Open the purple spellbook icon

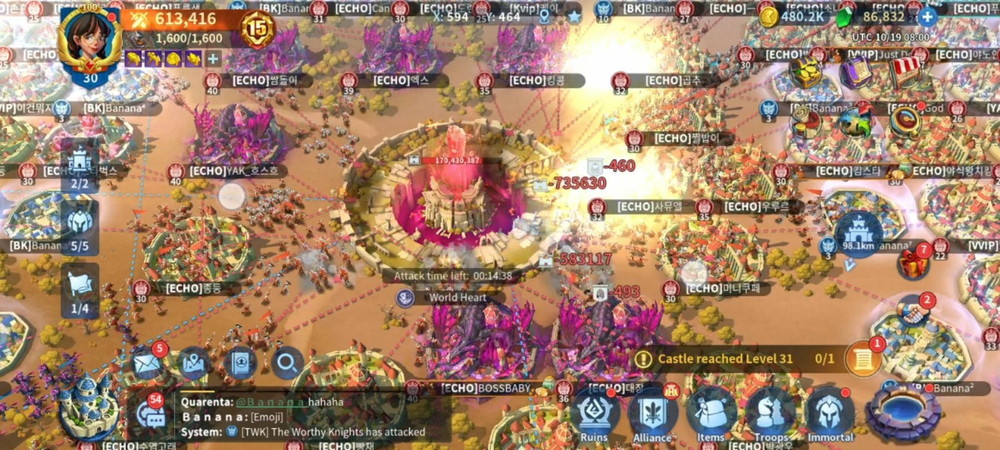click(x=854, y=72)
